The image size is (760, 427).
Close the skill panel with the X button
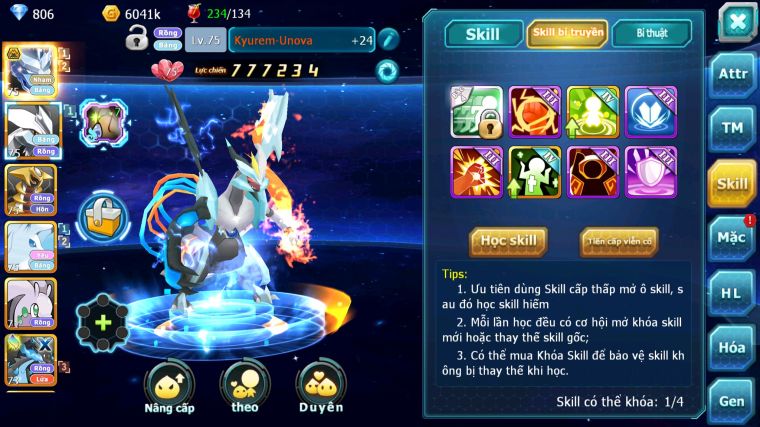pyautogui.click(x=736, y=21)
